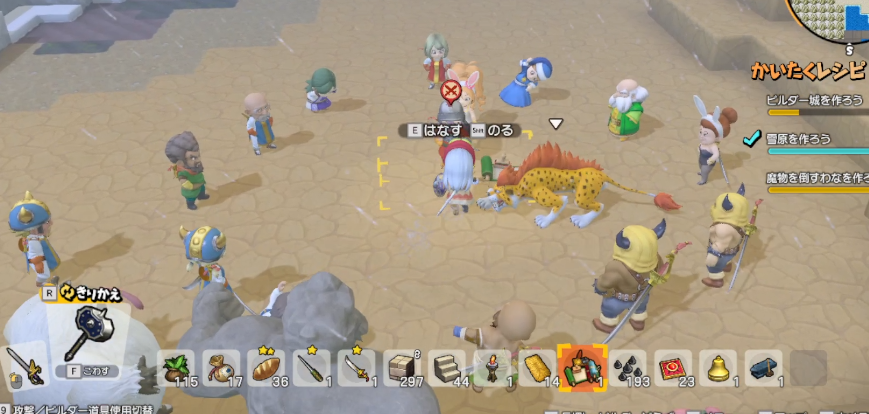Choose the stone stairs hotbar slot

[x=446, y=369]
